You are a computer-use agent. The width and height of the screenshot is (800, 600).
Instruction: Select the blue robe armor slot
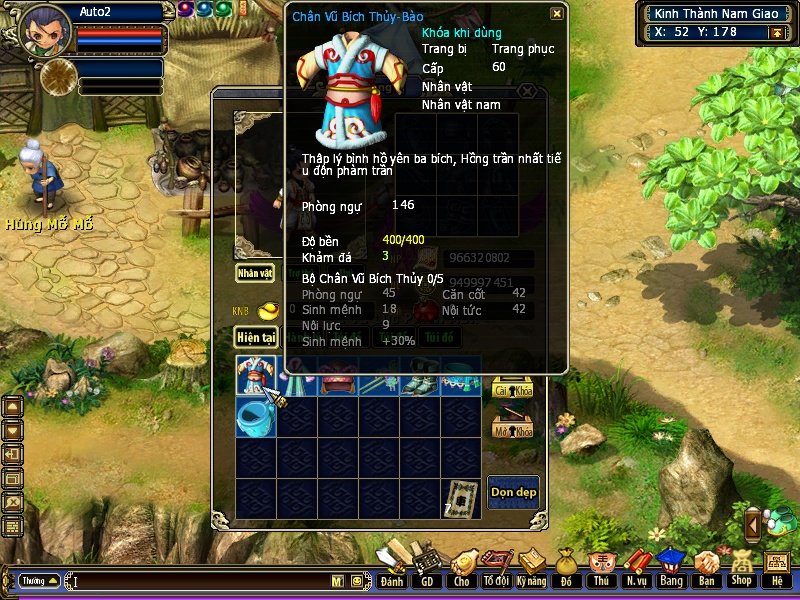coord(255,377)
